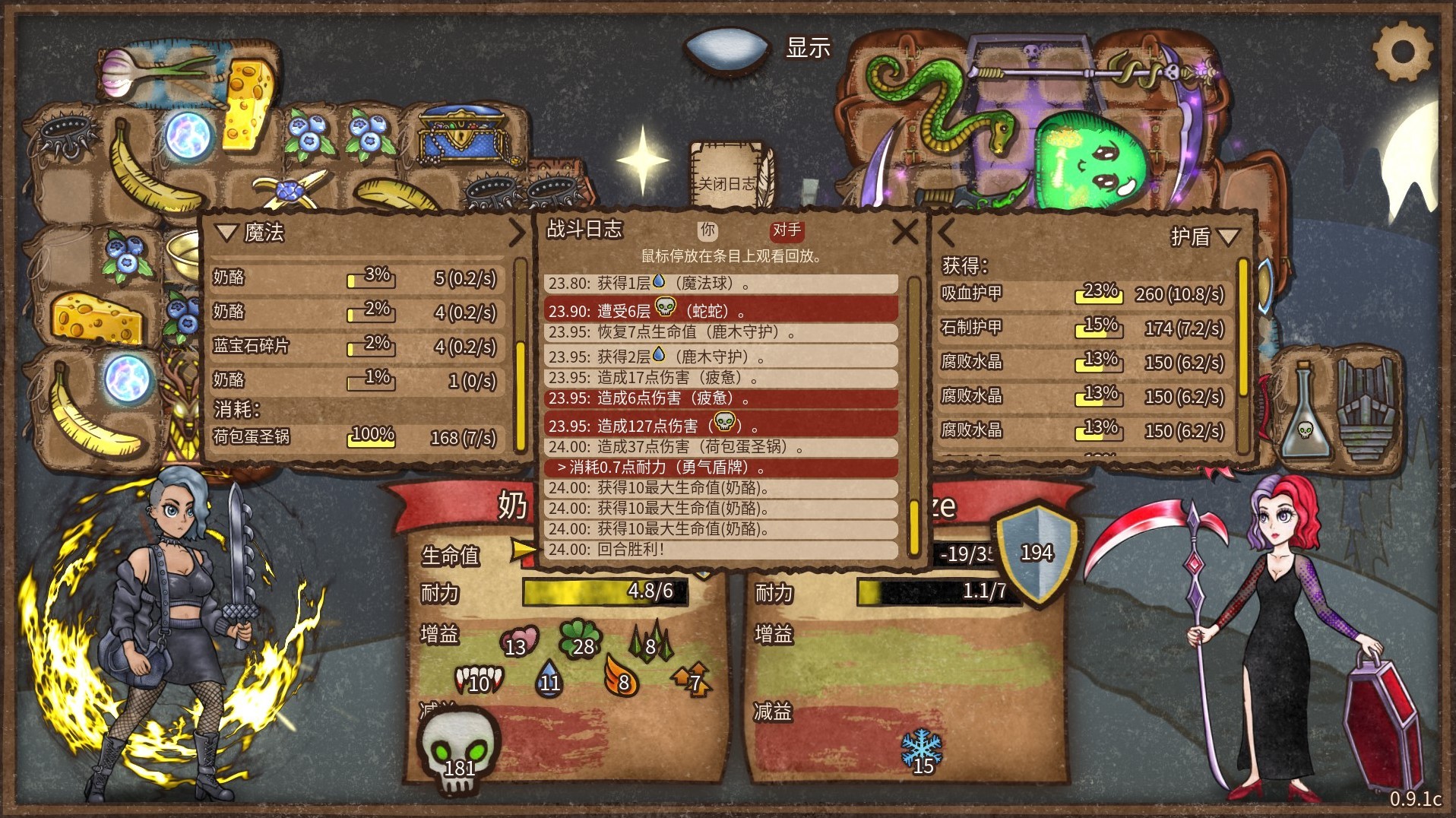Switch battle log filter to 对手
This screenshot has height=818, width=1456.
(787, 230)
